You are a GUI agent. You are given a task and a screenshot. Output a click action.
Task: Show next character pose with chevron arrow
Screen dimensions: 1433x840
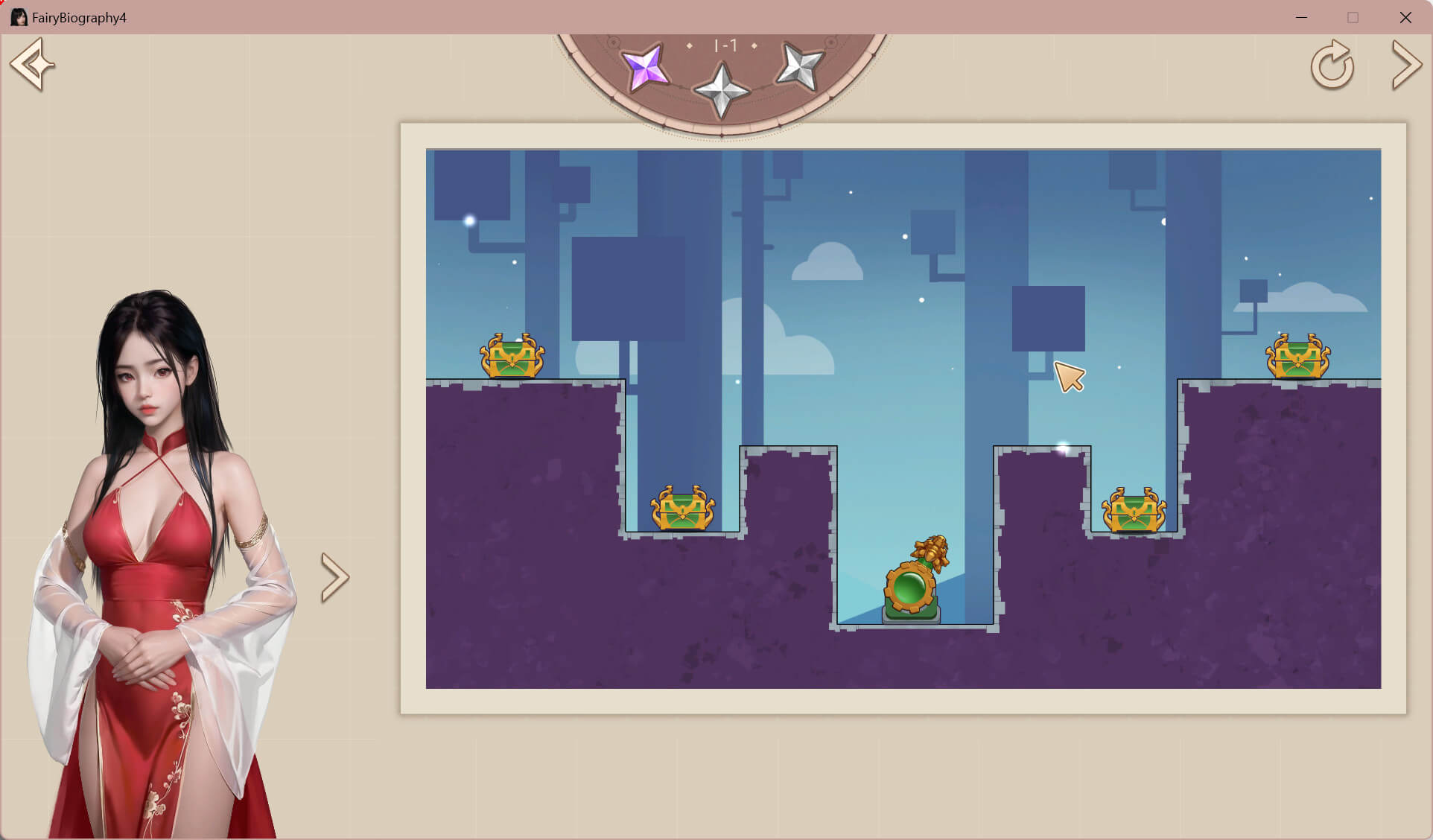(x=334, y=577)
